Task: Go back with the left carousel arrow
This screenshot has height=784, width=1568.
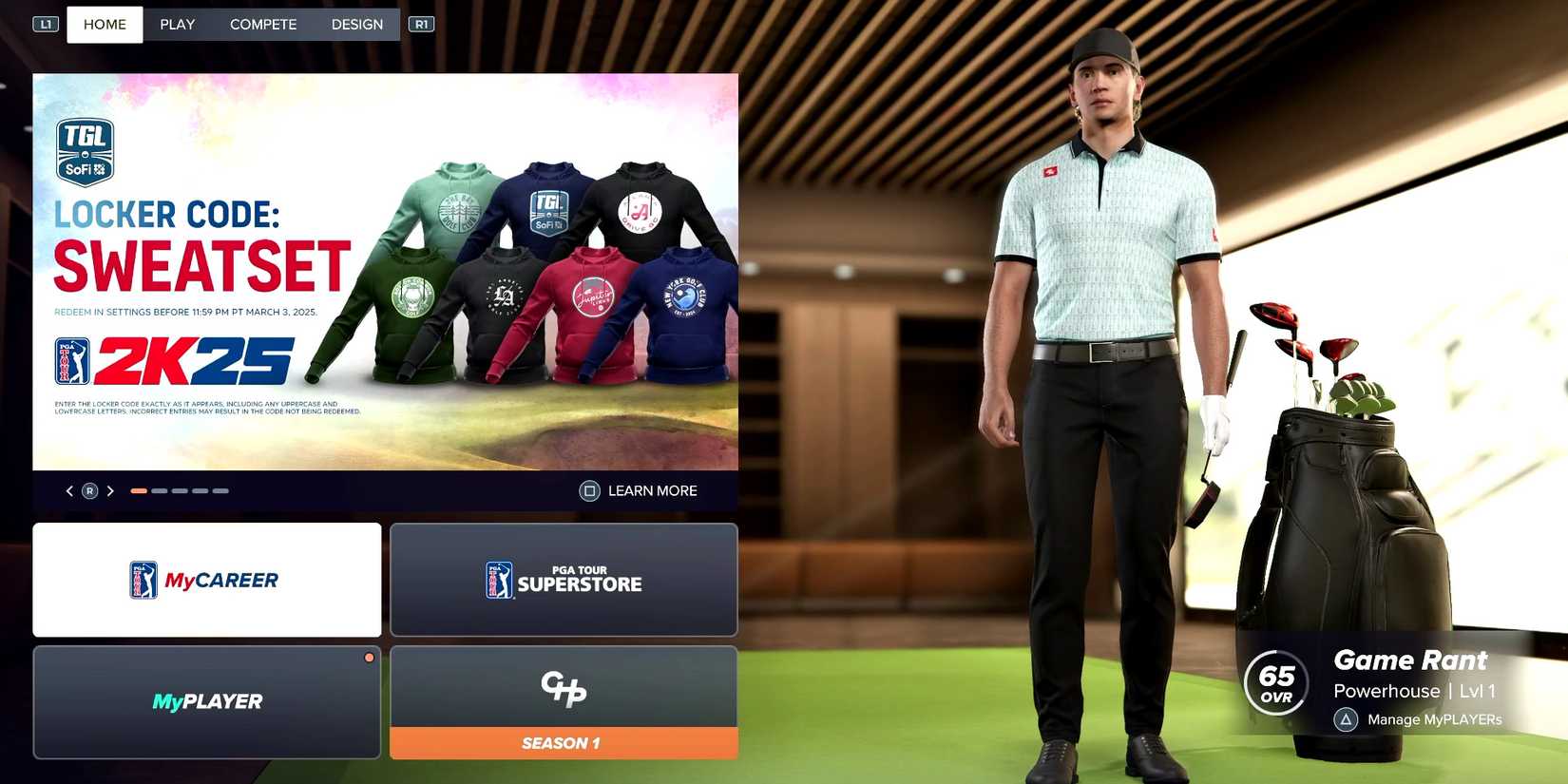Action: (x=68, y=490)
